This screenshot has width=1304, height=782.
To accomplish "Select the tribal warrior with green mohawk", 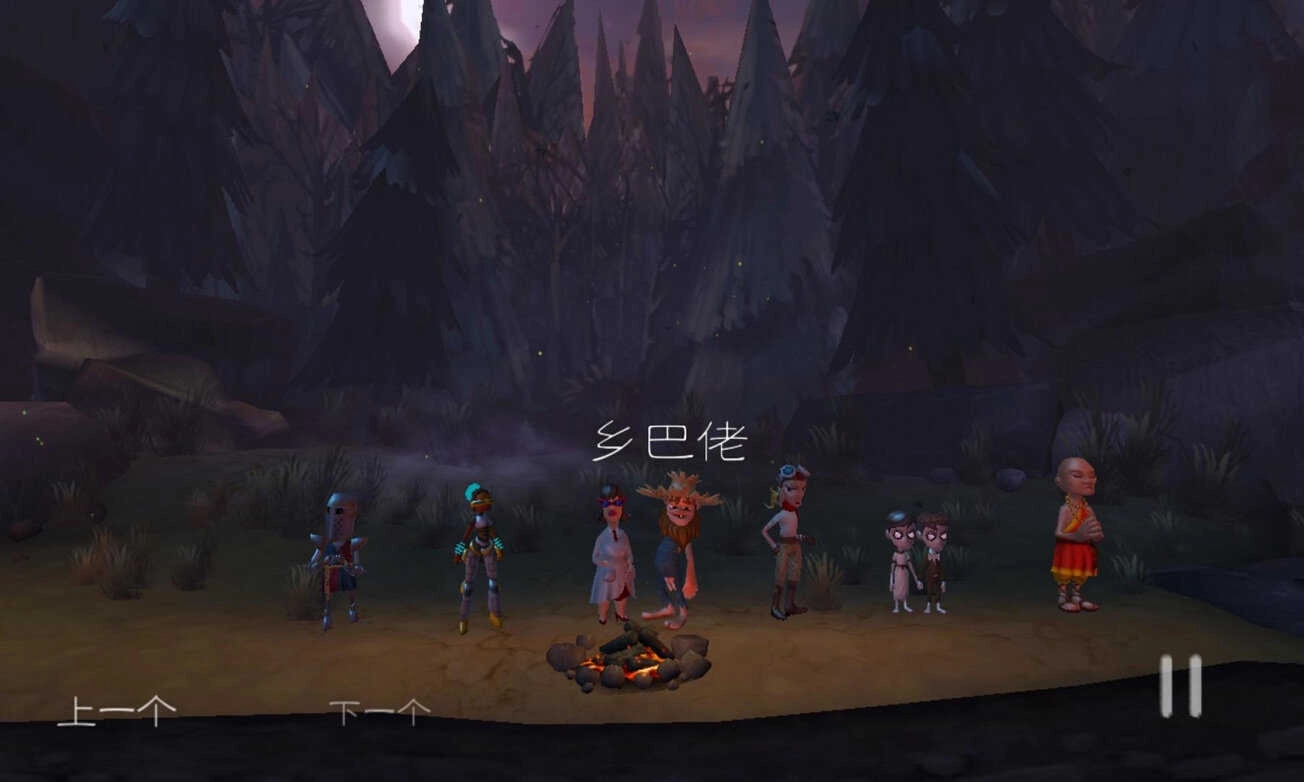I will (478, 555).
